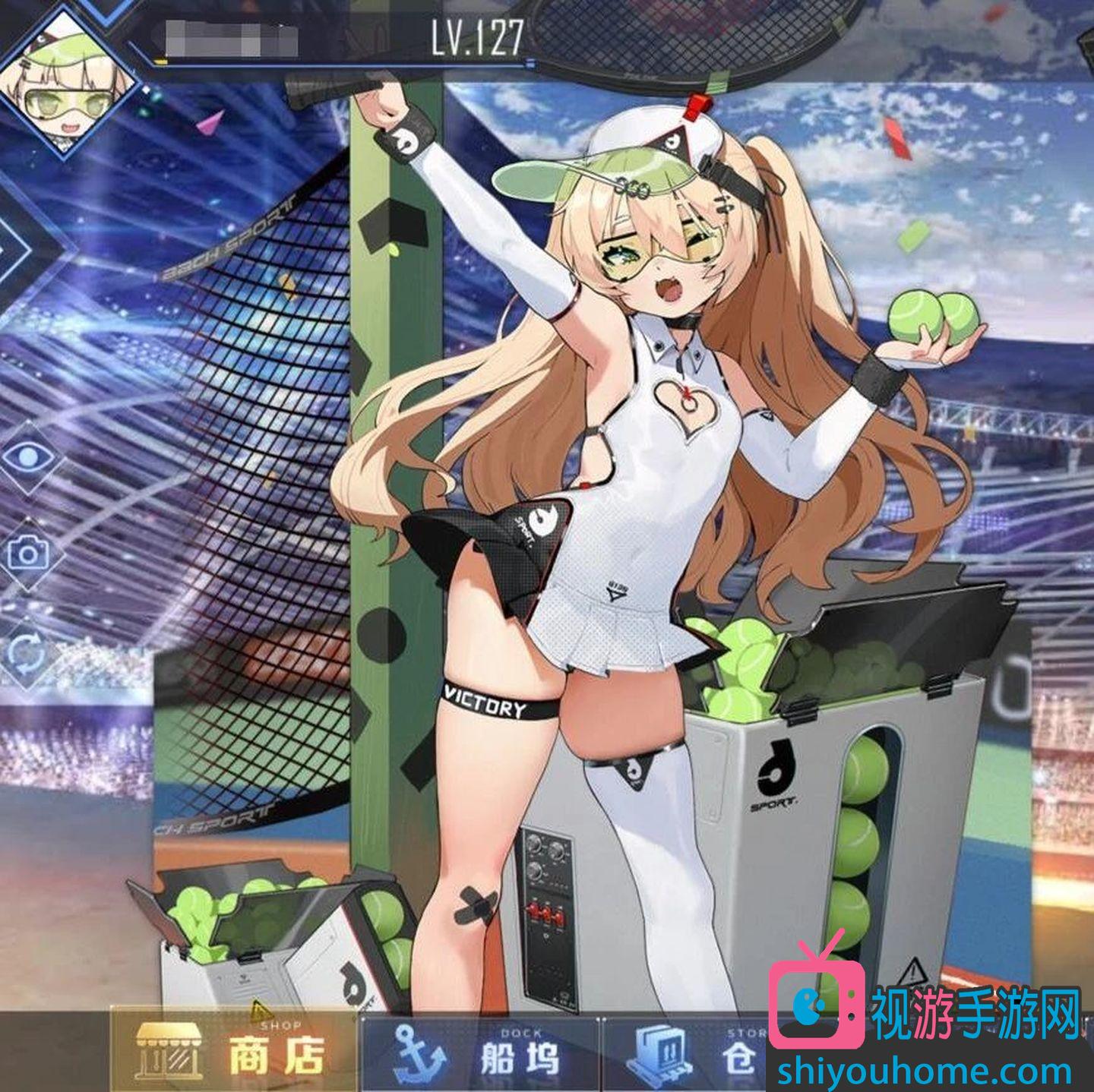Toggle the eye icon to hide UI
The width and height of the screenshot is (1094, 1092).
coord(29,456)
